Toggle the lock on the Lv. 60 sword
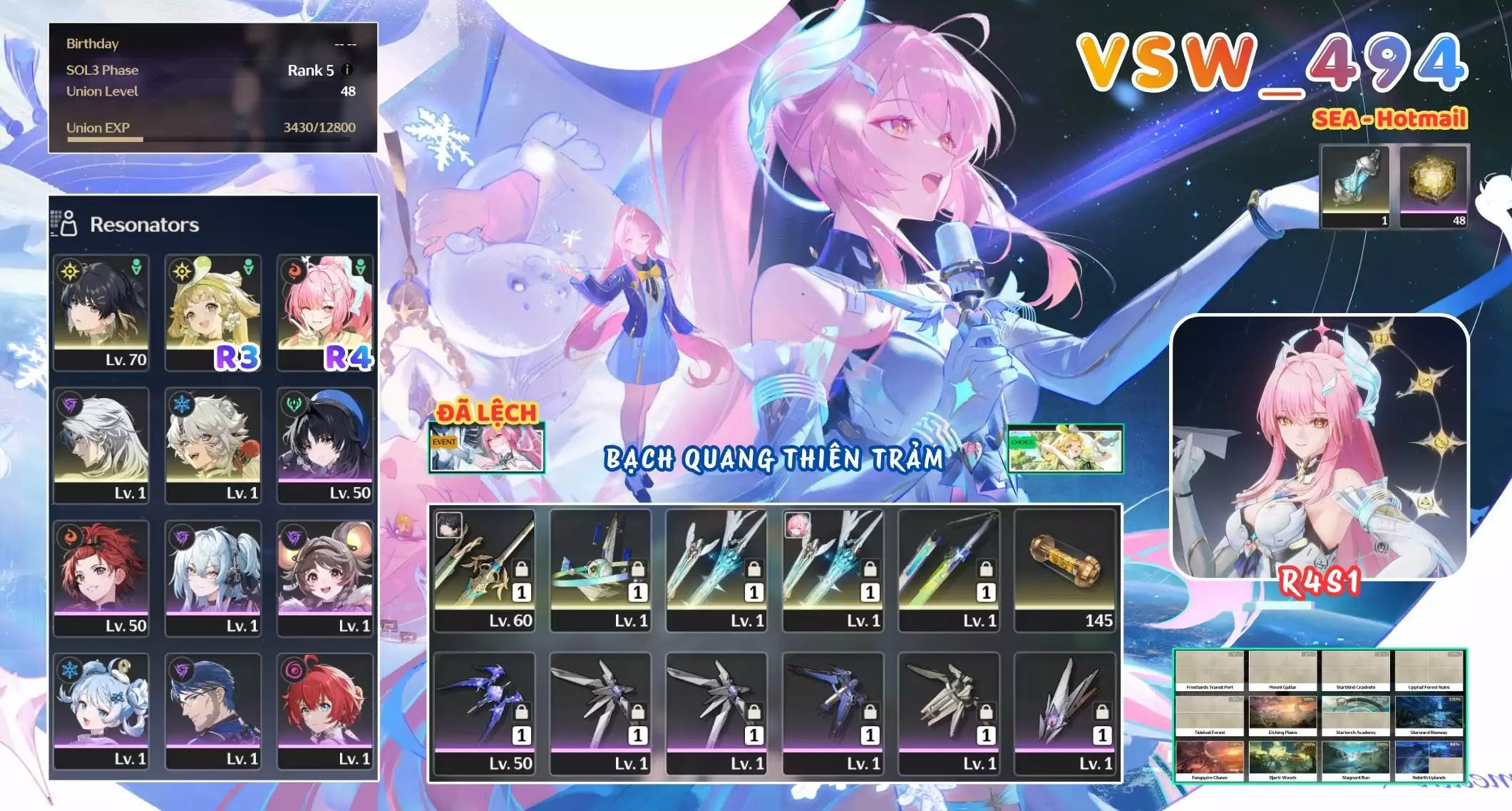Image resolution: width=1512 pixels, height=811 pixels. 523,568
